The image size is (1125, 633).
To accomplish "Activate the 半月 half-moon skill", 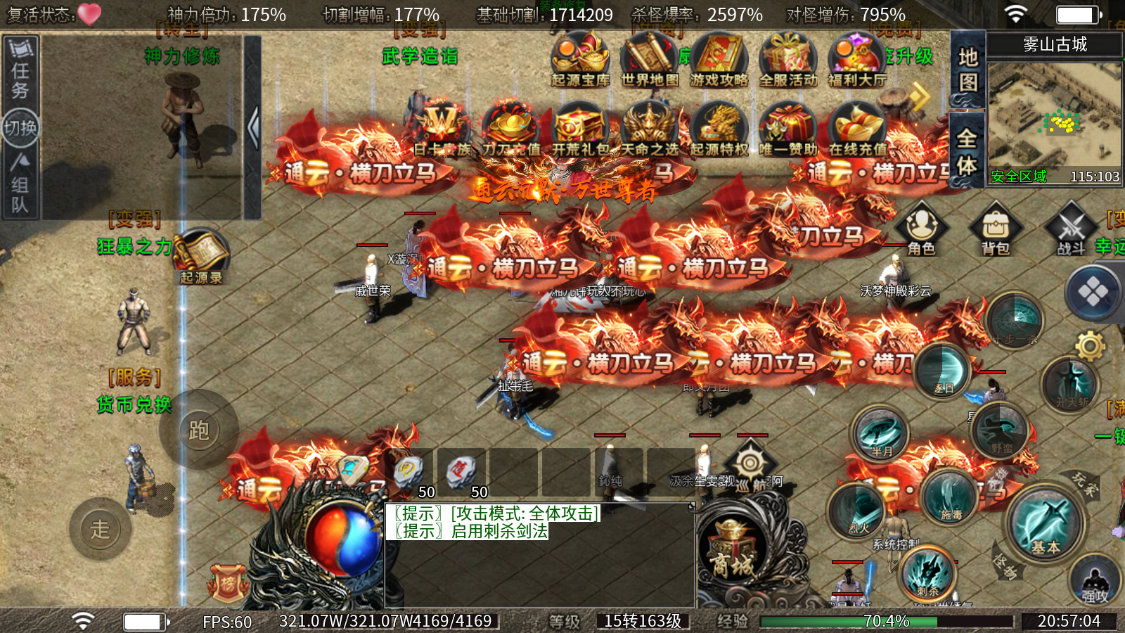I will pyautogui.click(x=879, y=432).
